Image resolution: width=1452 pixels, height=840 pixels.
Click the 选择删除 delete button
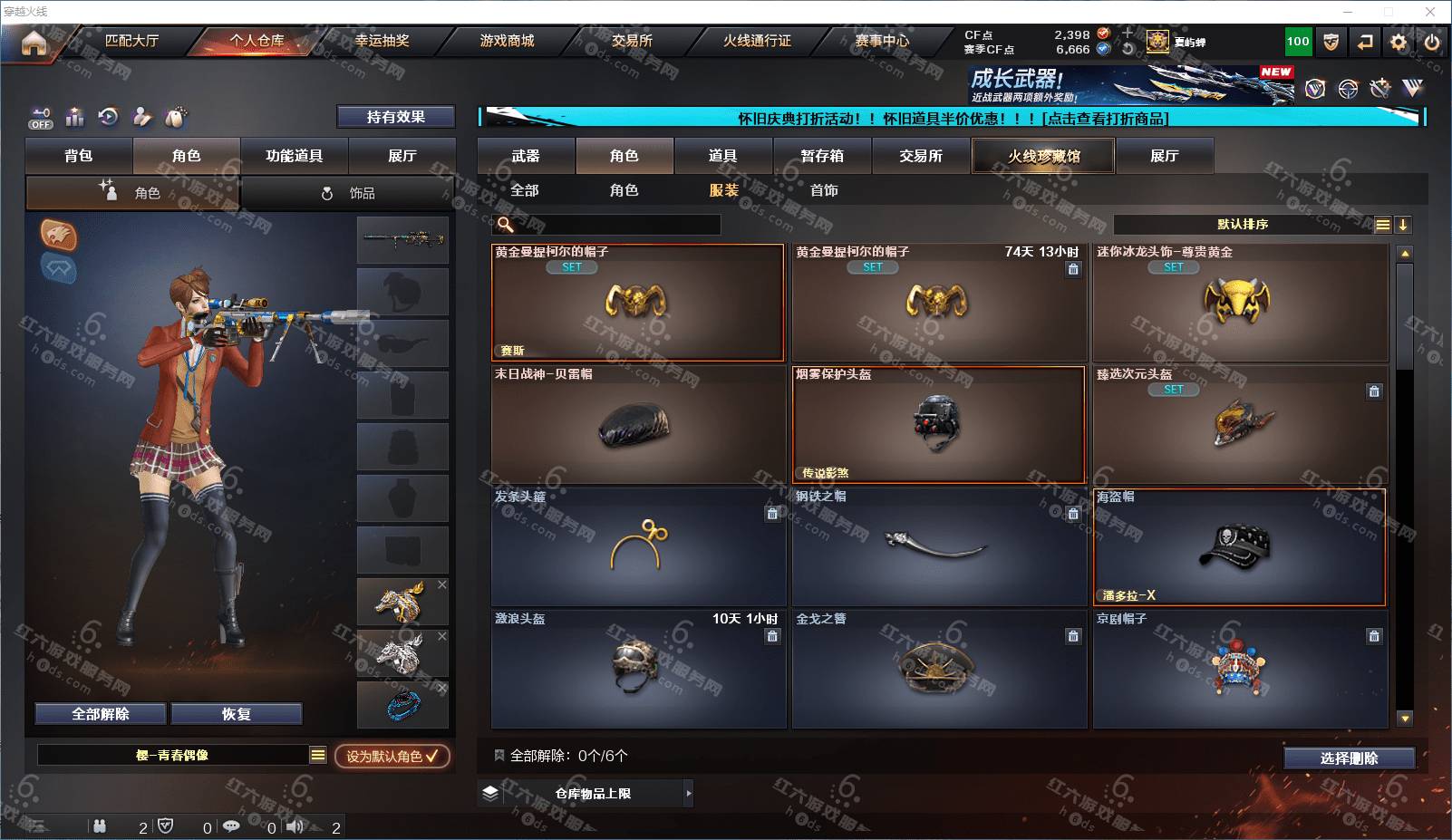coord(1349,758)
